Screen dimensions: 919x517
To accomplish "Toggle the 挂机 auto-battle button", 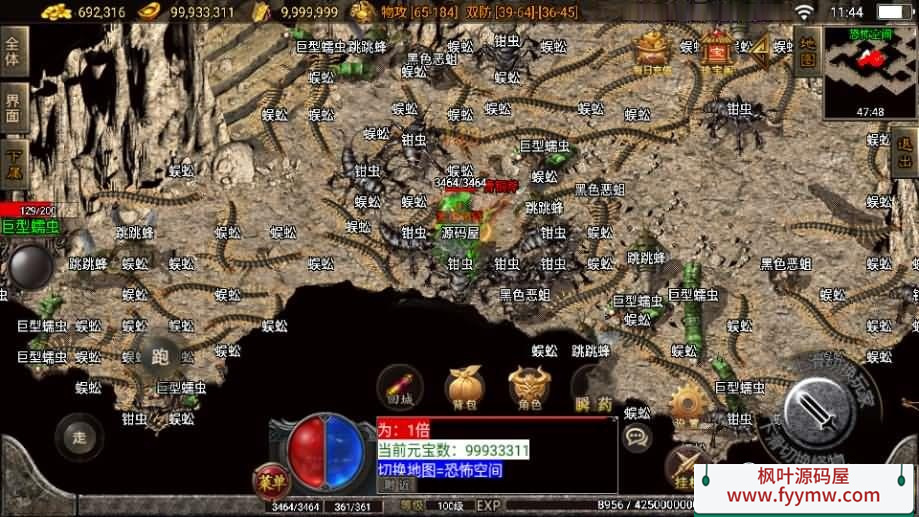I will pos(688,467).
